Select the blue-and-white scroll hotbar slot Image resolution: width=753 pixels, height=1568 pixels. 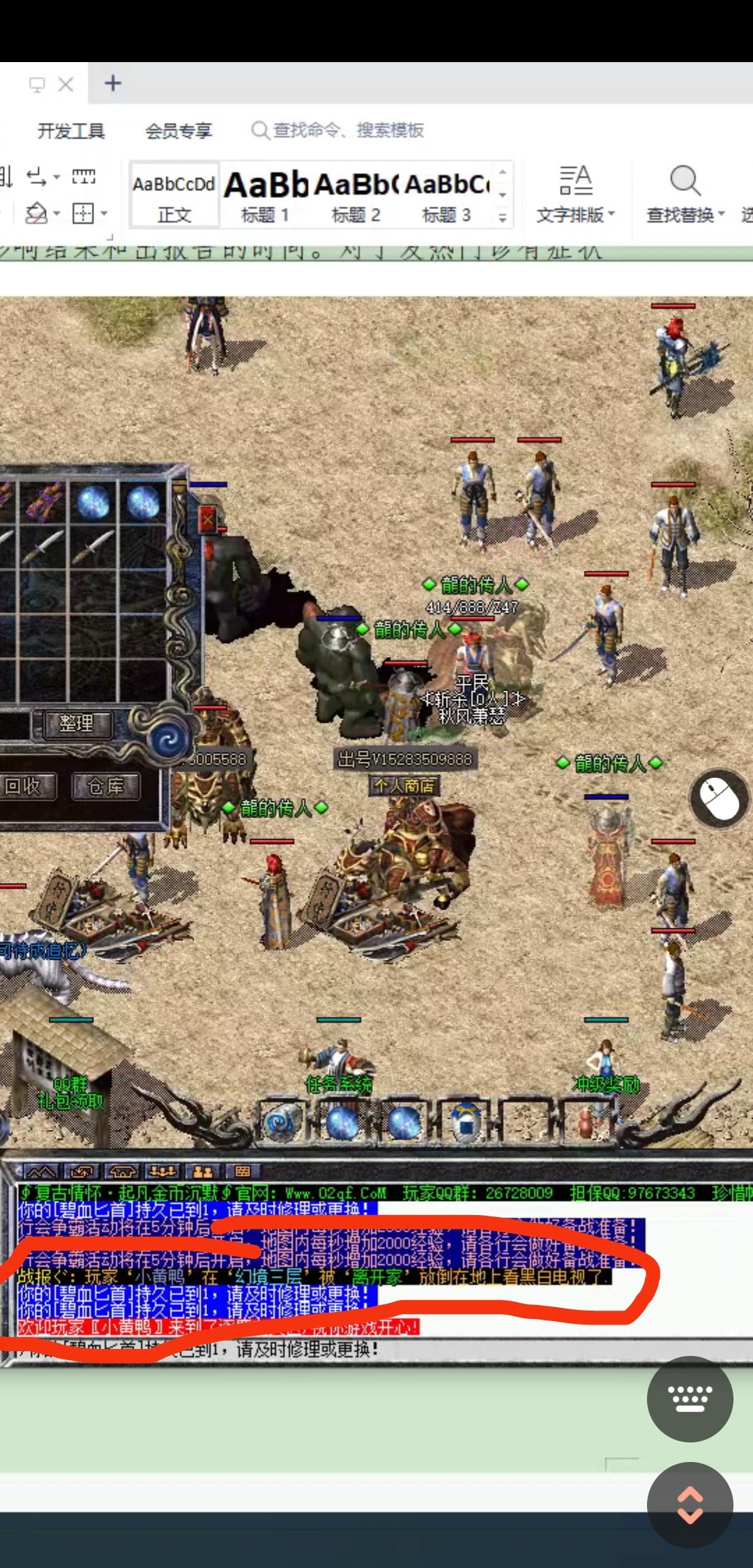click(x=466, y=1122)
